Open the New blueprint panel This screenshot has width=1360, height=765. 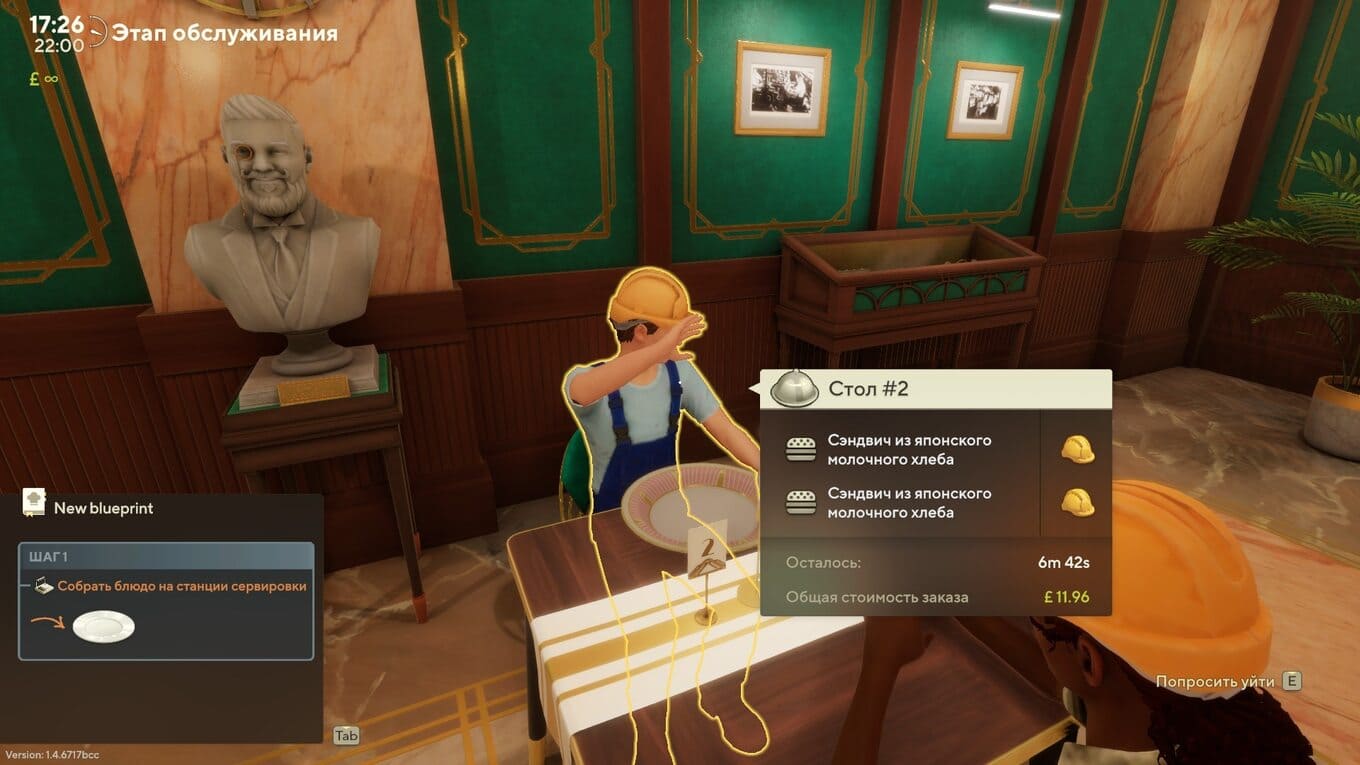103,508
